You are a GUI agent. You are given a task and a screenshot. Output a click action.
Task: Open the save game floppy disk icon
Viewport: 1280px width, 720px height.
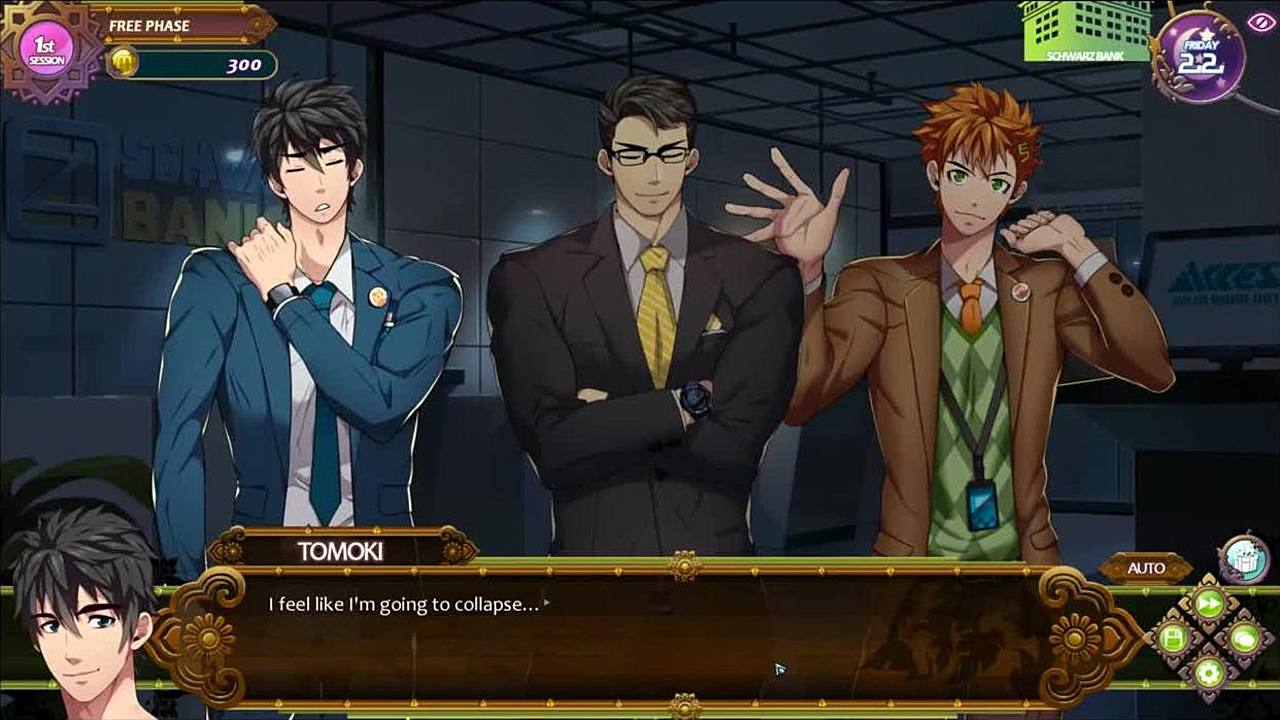[1174, 637]
